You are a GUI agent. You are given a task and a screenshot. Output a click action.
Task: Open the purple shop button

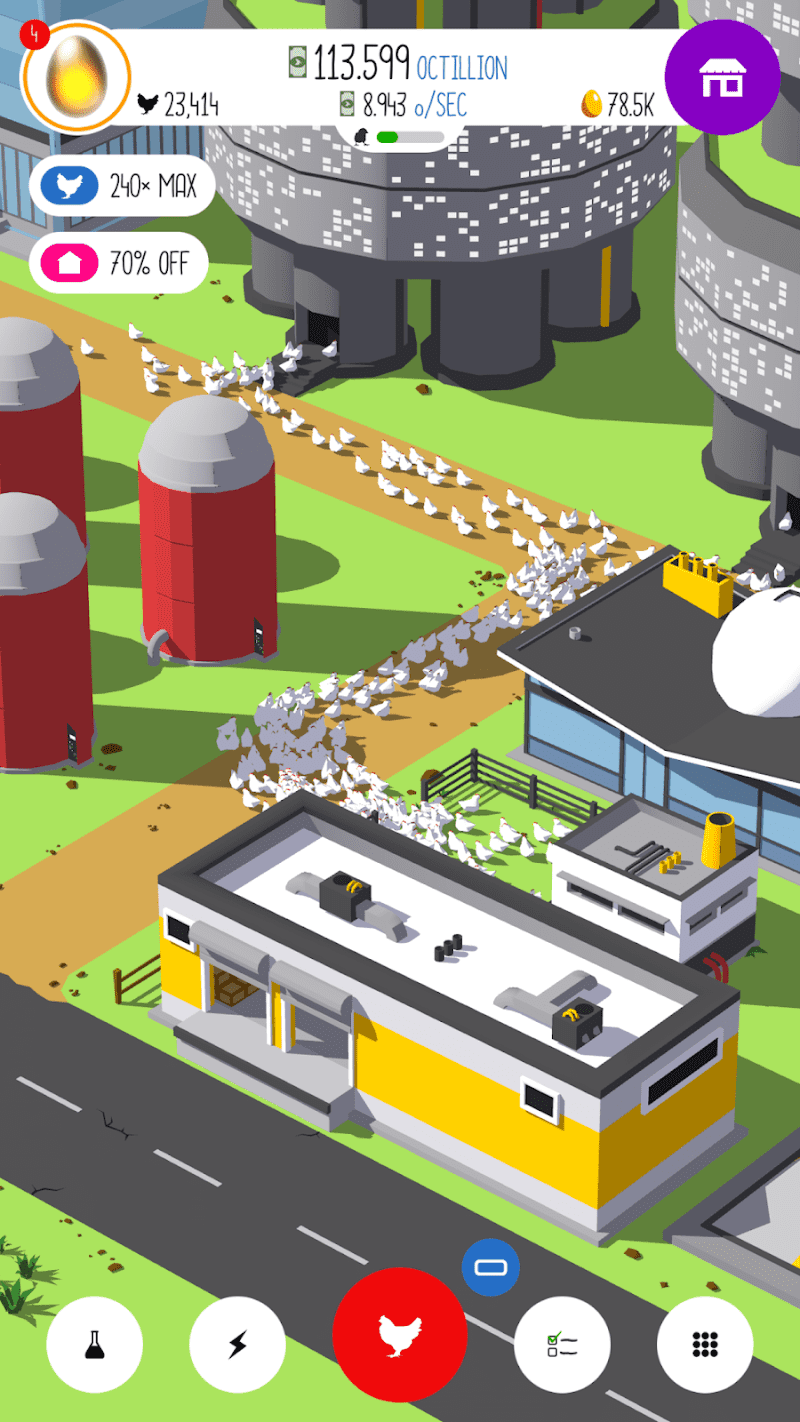point(722,78)
